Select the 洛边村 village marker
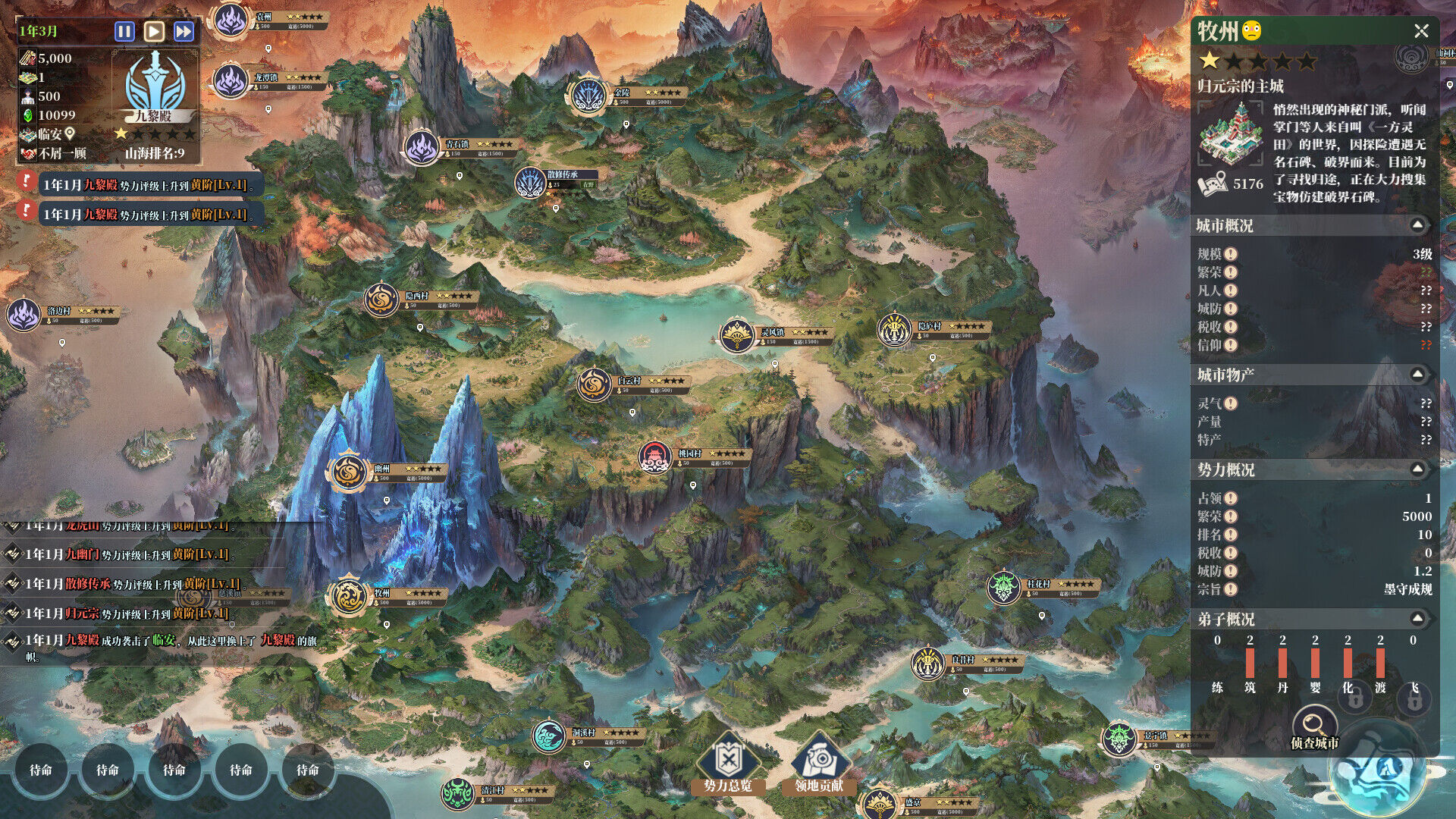Viewport: 1456px width, 819px height. tap(24, 314)
